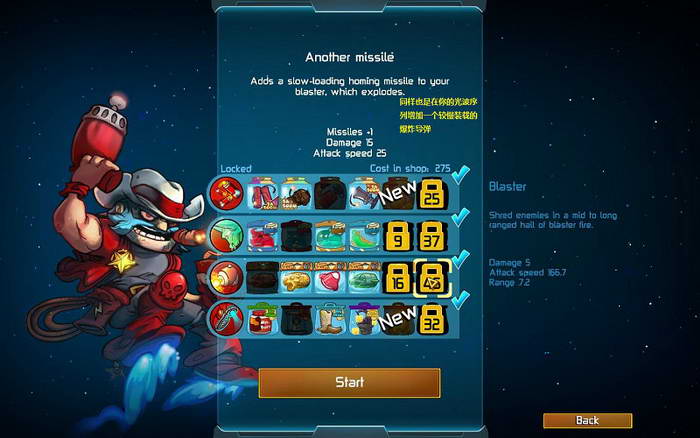Select the dynamite ability row icon
This screenshot has height=438, width=700.
[226, 192]
